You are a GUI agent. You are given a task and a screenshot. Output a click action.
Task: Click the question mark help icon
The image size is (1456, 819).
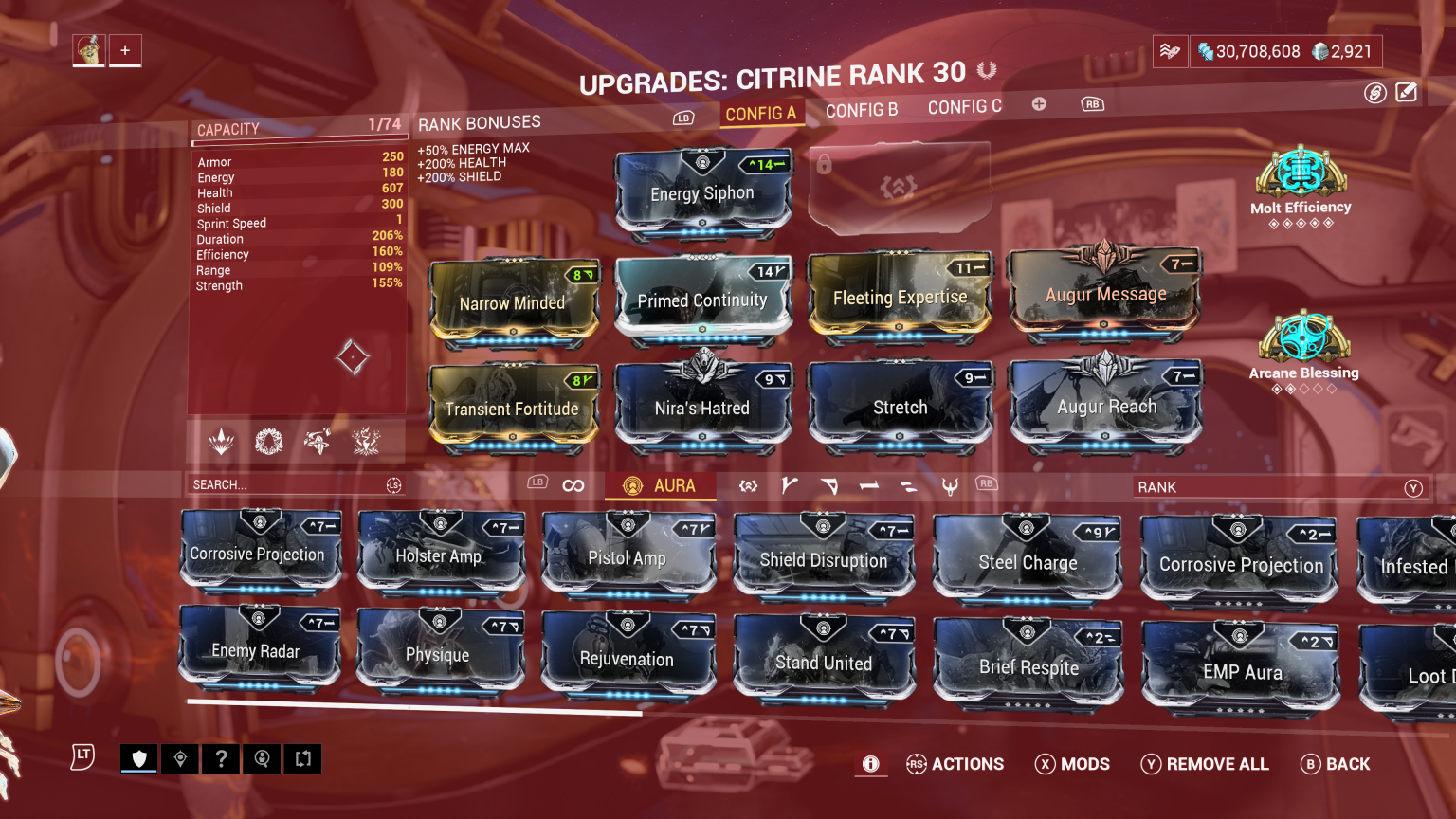coord(221,758)
